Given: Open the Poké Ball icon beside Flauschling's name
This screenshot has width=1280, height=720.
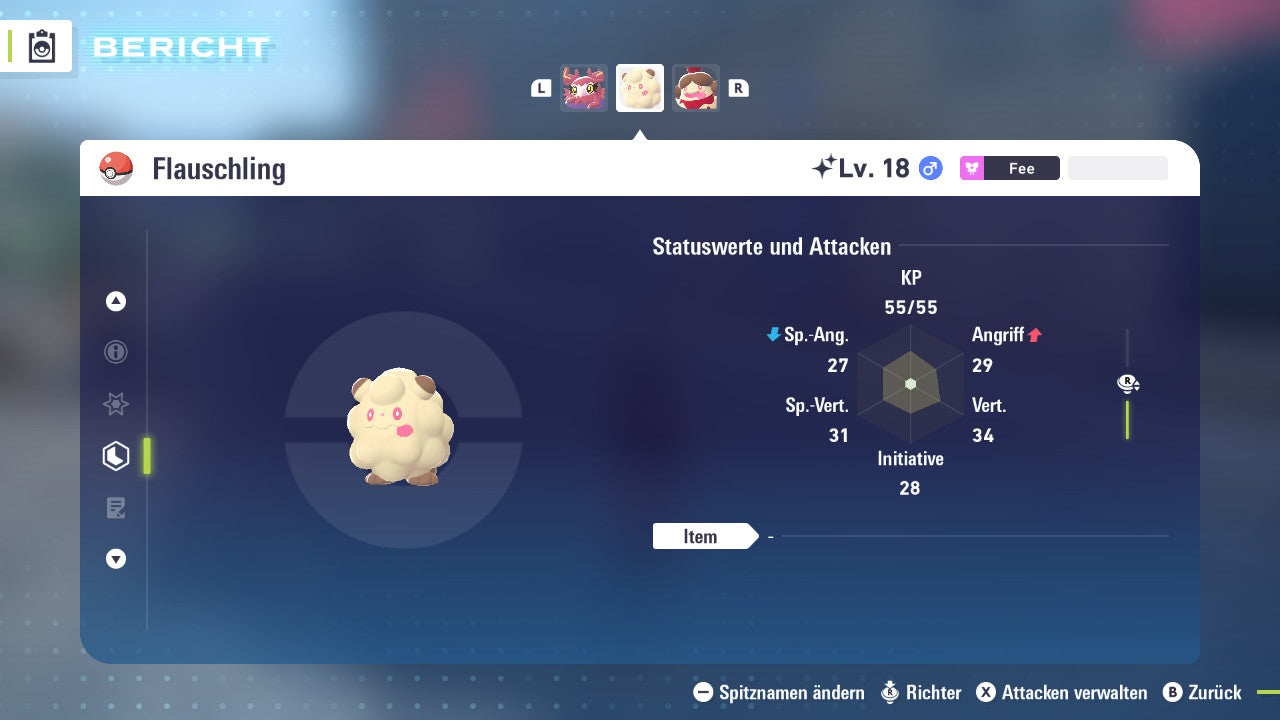Looking at the screenshot, I should pos(116,168).
